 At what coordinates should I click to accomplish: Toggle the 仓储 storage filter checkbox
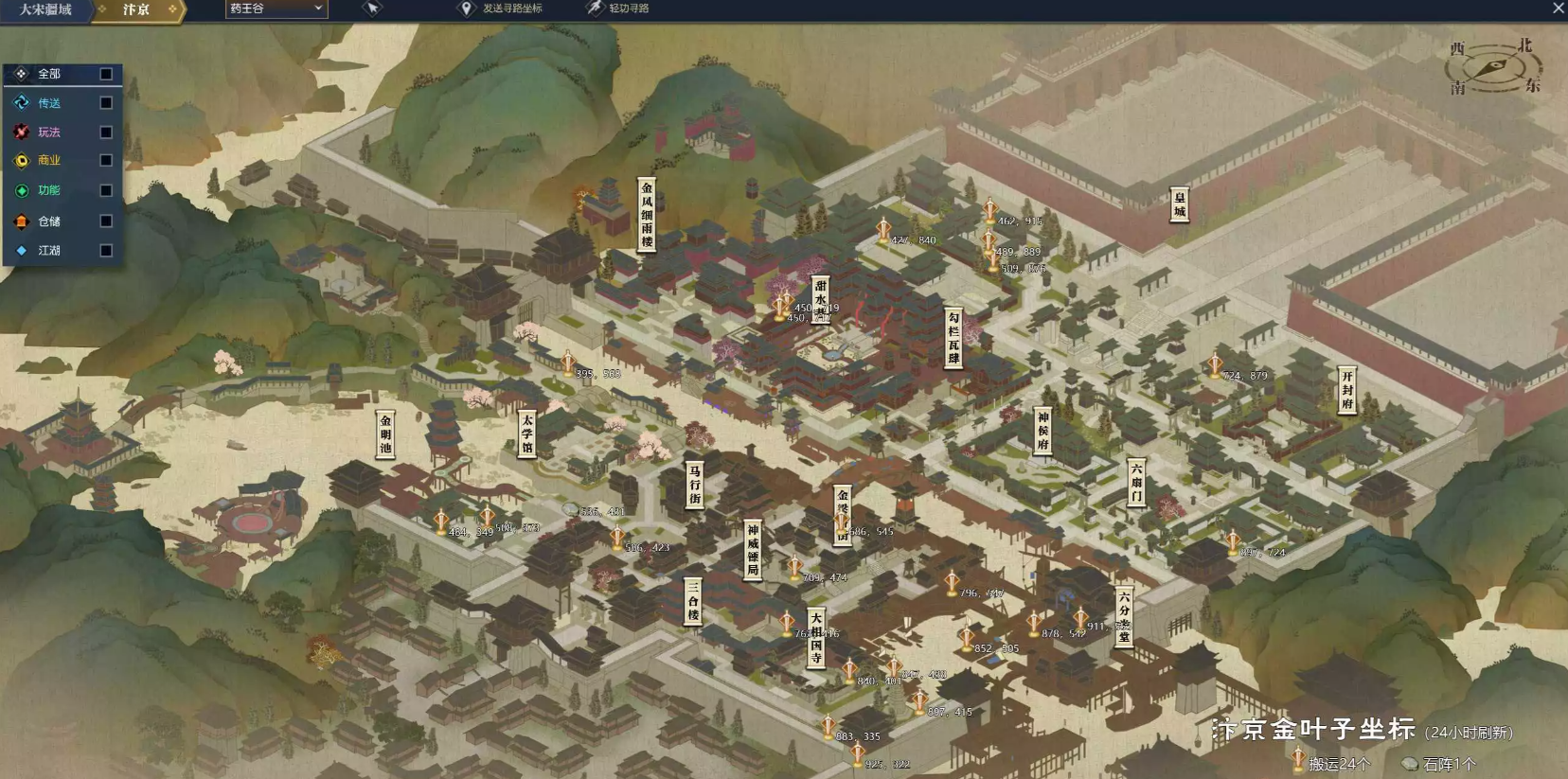tap(106, 221)
